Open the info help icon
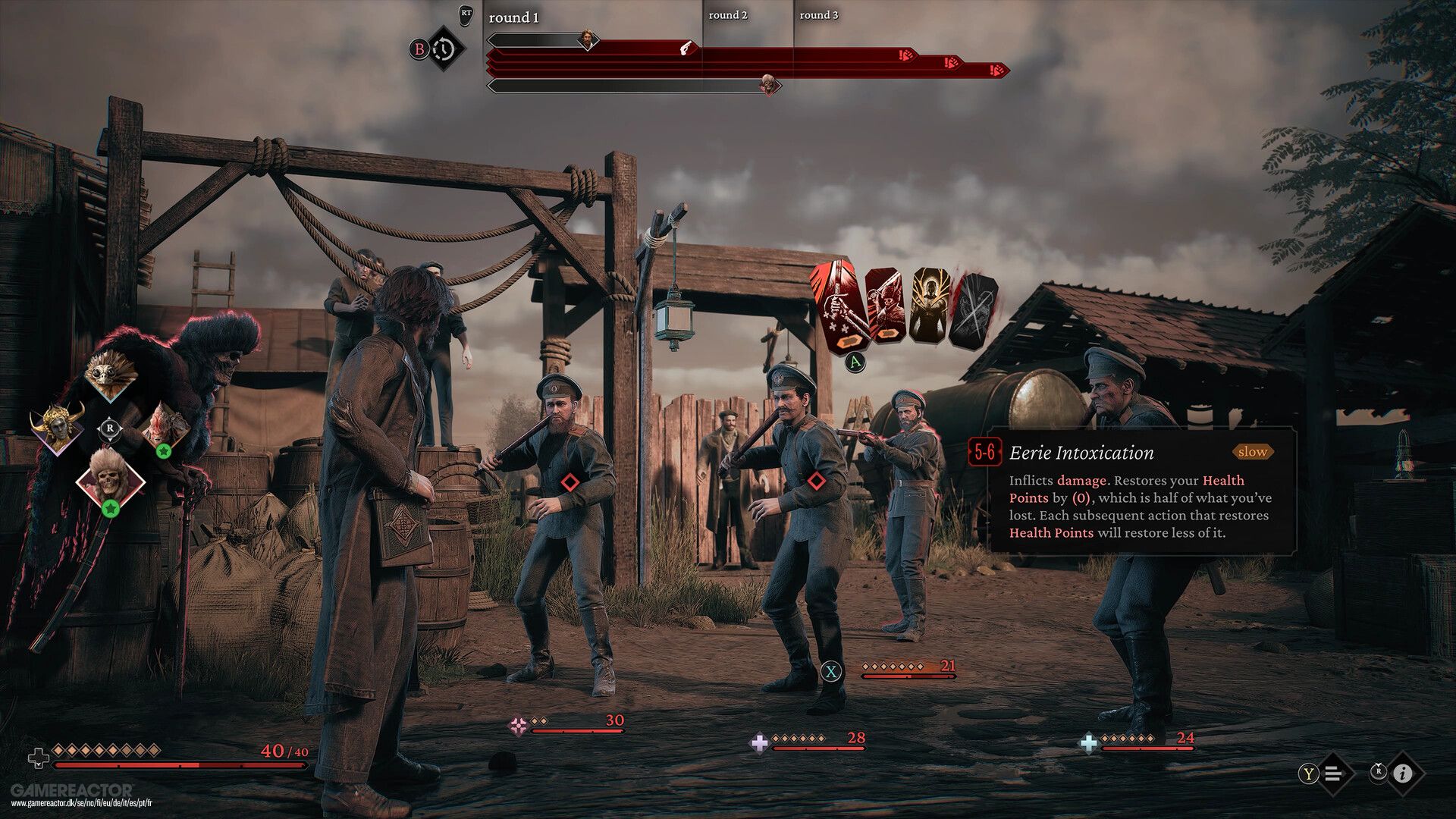The width and height of the screenshot is (1456, 819). click(1402, 773)
